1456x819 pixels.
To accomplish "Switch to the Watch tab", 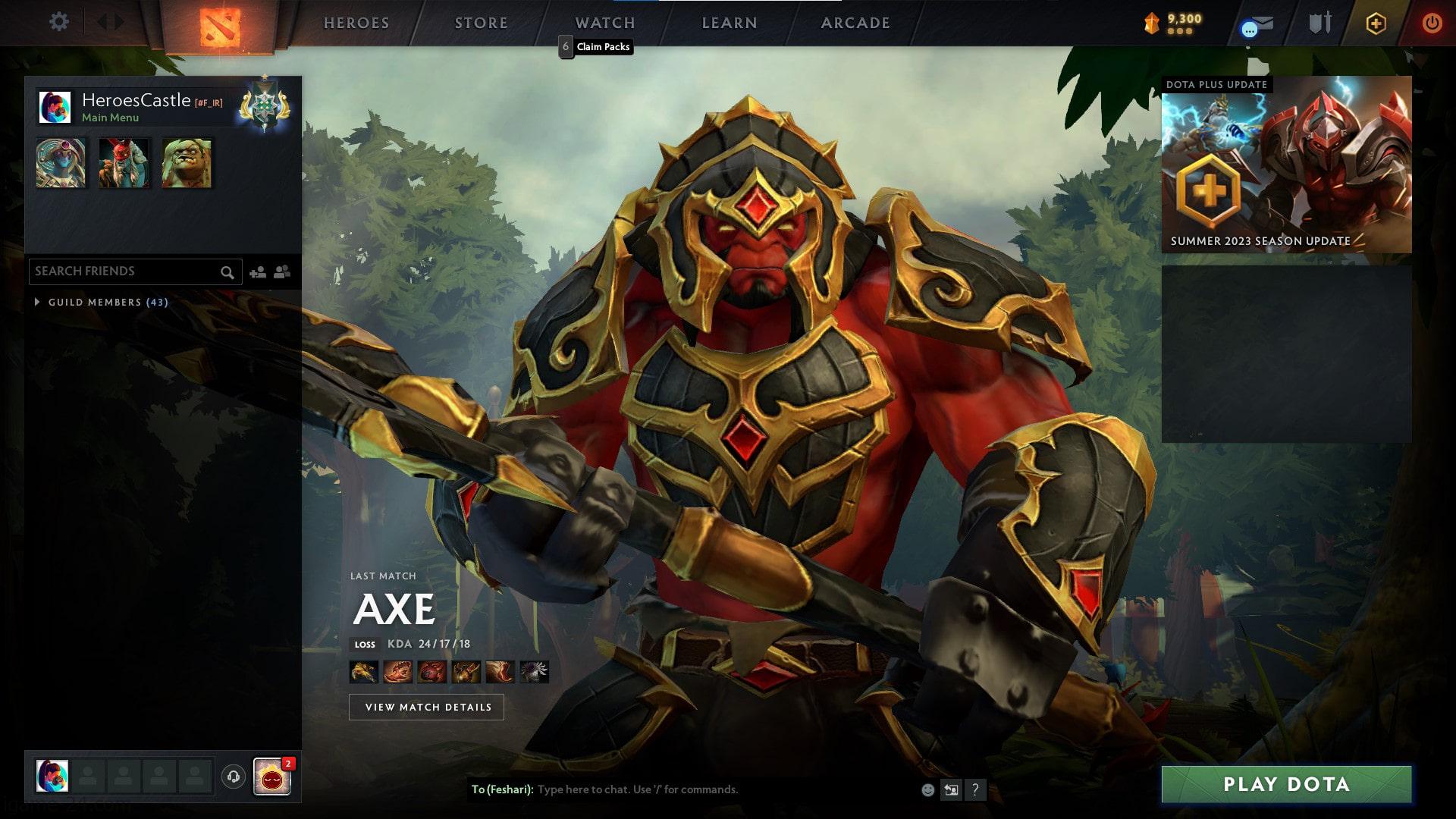I will click(x=604, y=23).
